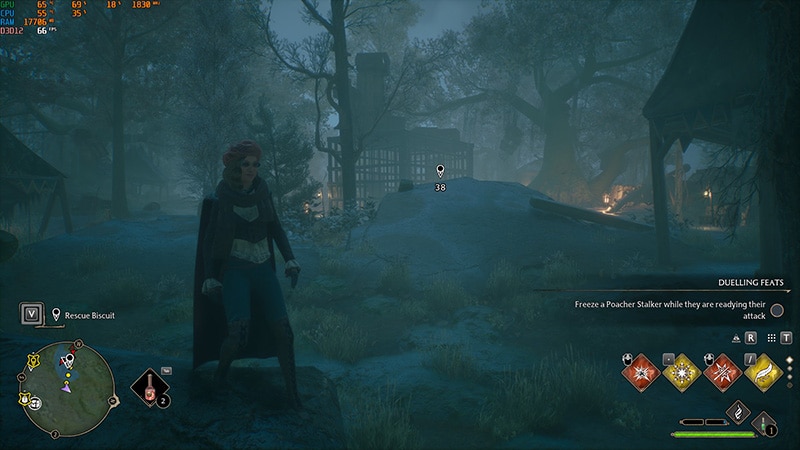Select the Rescue Biscuit quest tracker

[x=89, y=315]
